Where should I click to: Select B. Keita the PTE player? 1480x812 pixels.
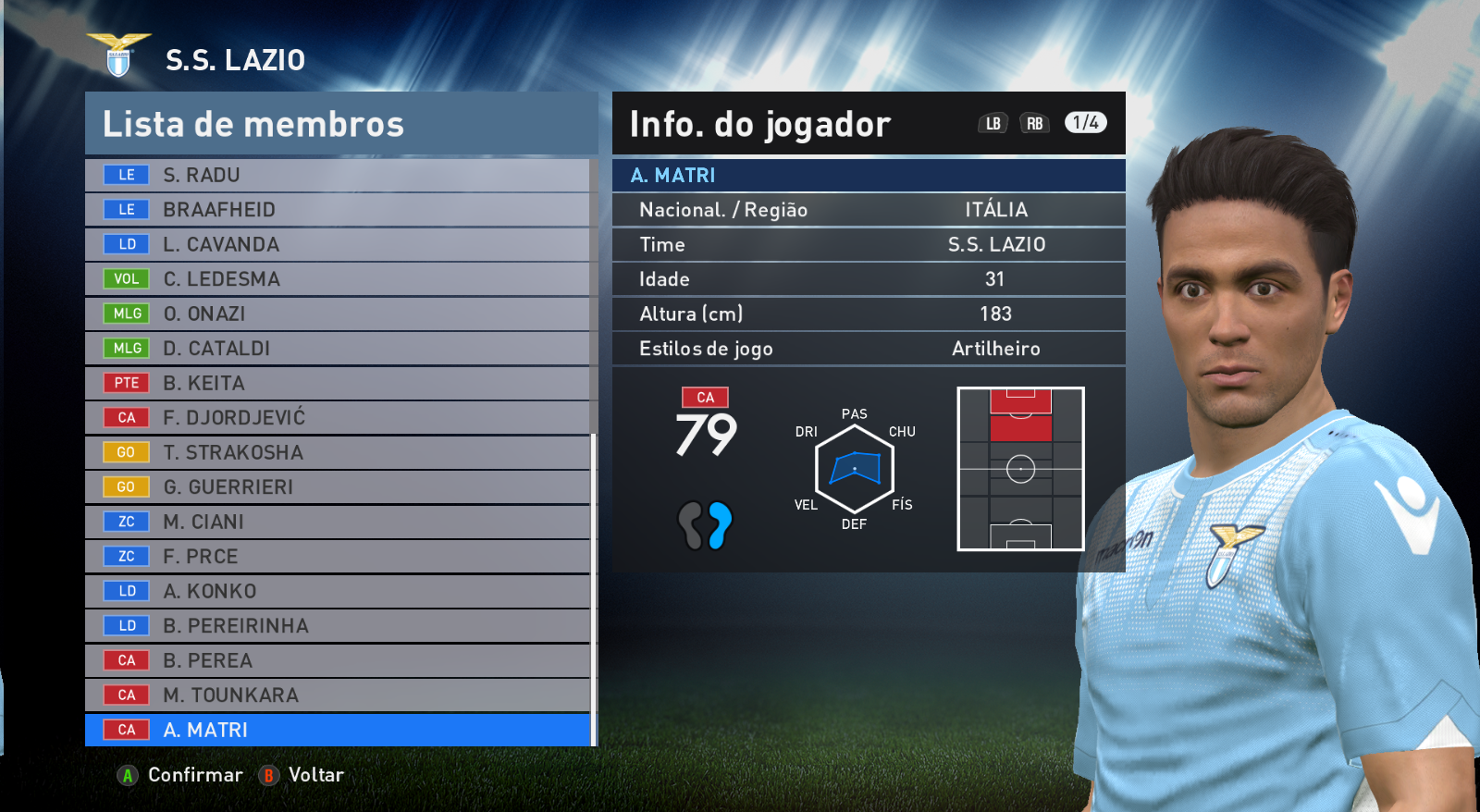338,383
